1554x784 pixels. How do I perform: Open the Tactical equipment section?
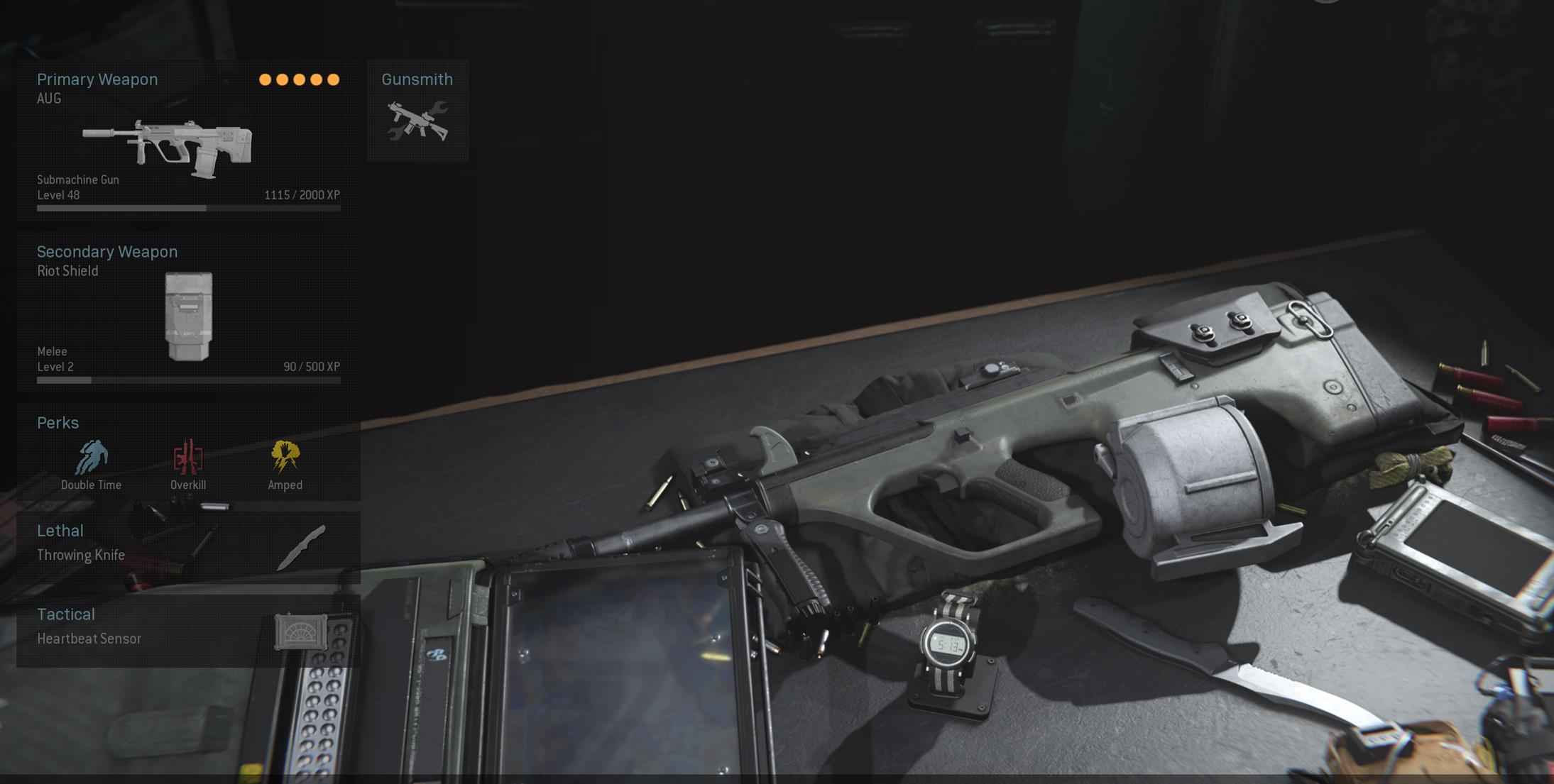(x=66, y=614)
